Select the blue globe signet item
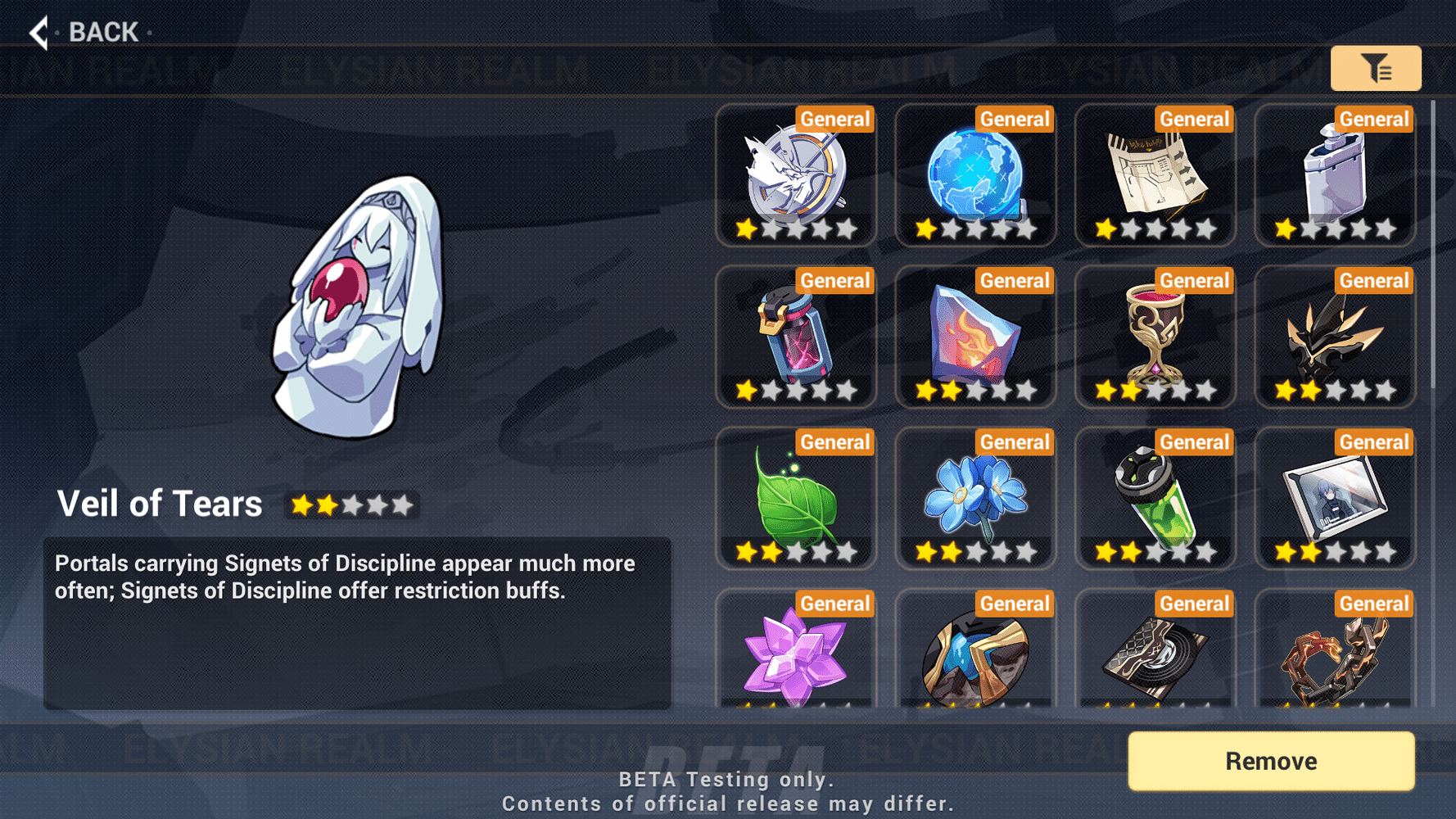Viewport: 1456px width, 819px height. (975, 174)
